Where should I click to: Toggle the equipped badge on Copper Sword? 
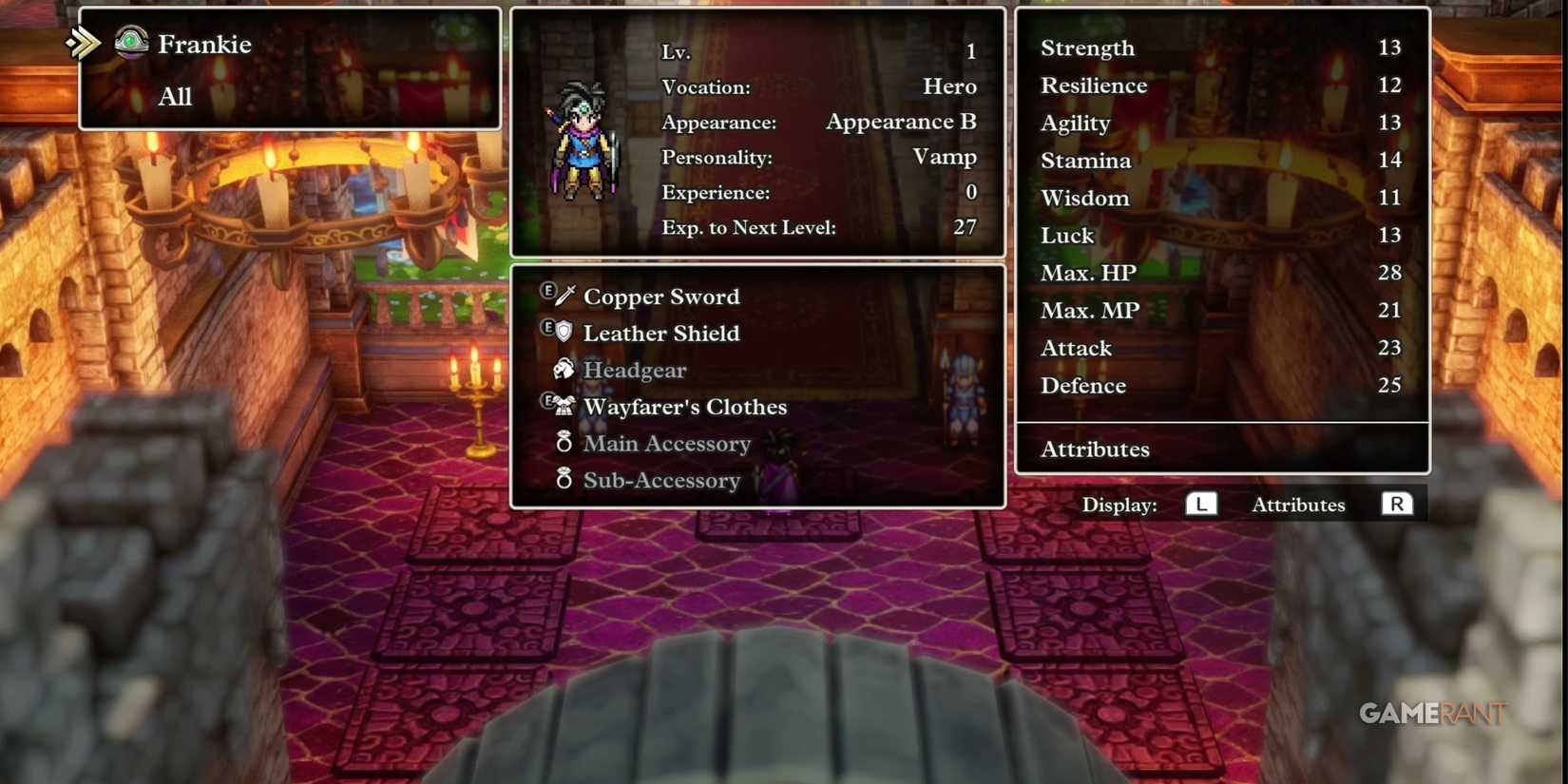[549, 291]
